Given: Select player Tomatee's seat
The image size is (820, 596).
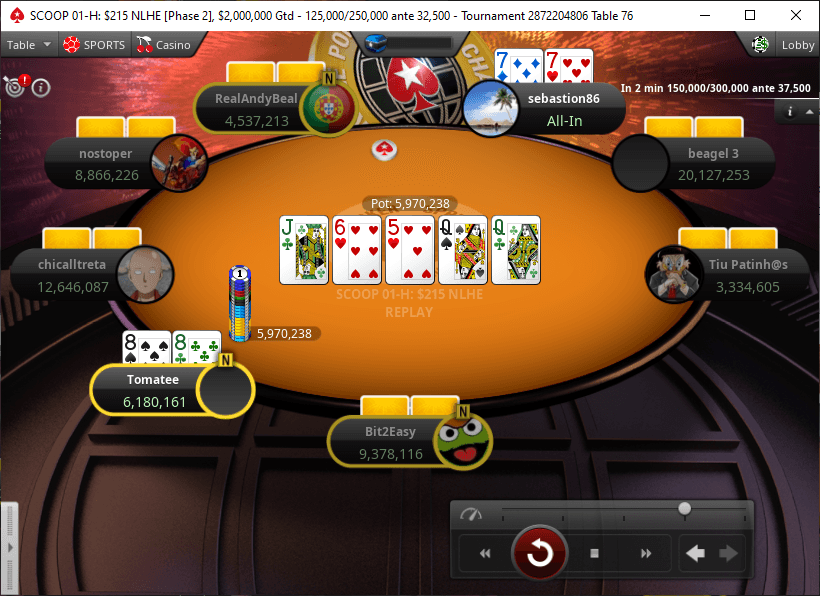Looking at the screenshot, I should [x=153, y=390].
